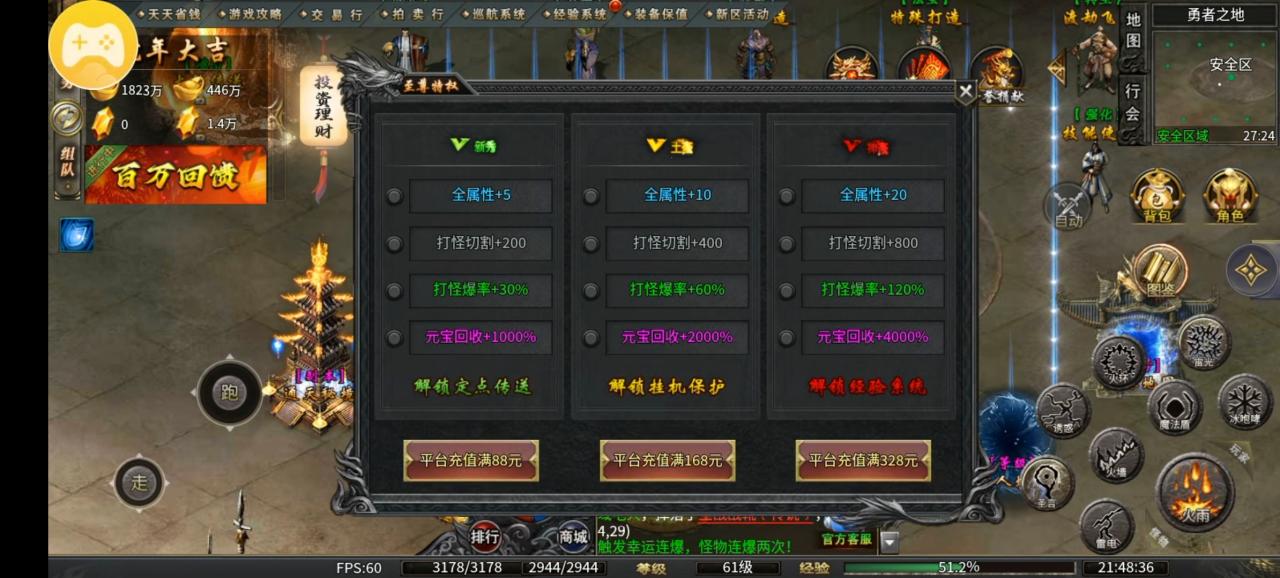Screen dimensions: 1280x578
Task: Open the 背包 backpack
Action: pyautogui.click(x=1157, y=195)
